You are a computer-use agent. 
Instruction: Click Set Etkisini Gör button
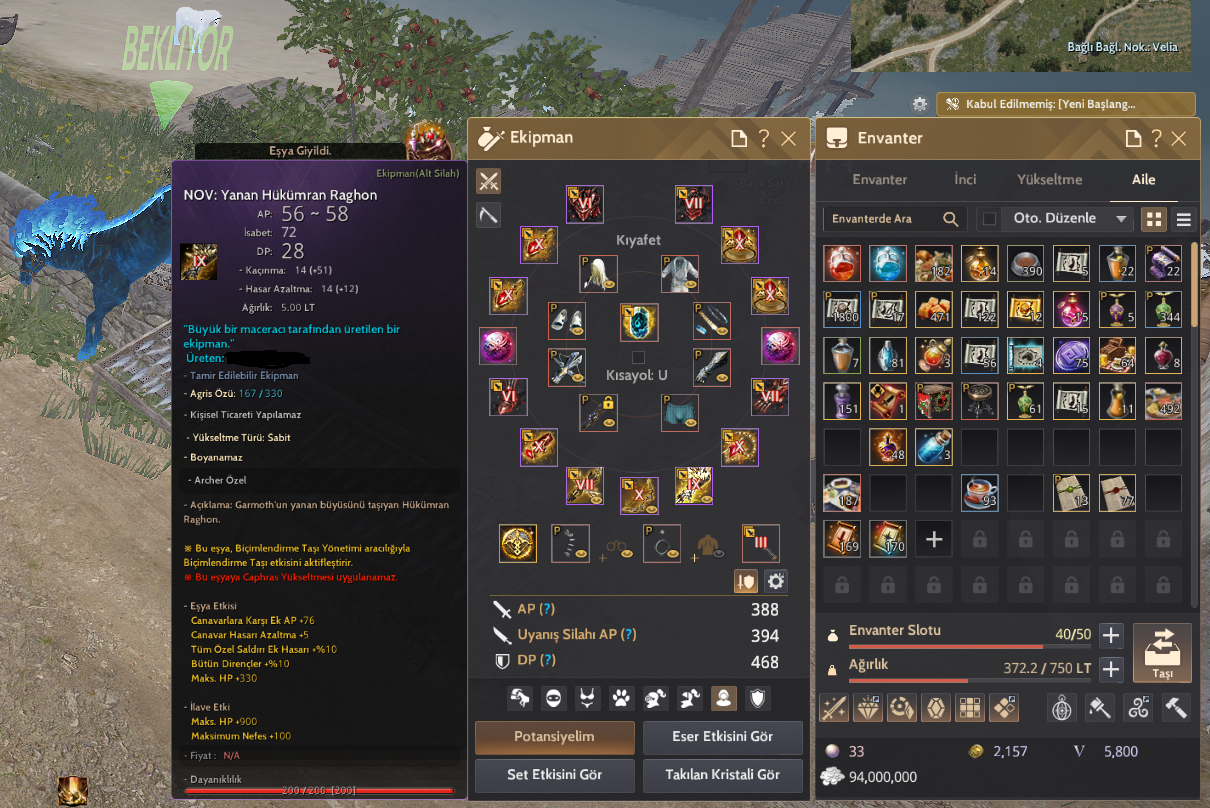(x=554, y=775)
